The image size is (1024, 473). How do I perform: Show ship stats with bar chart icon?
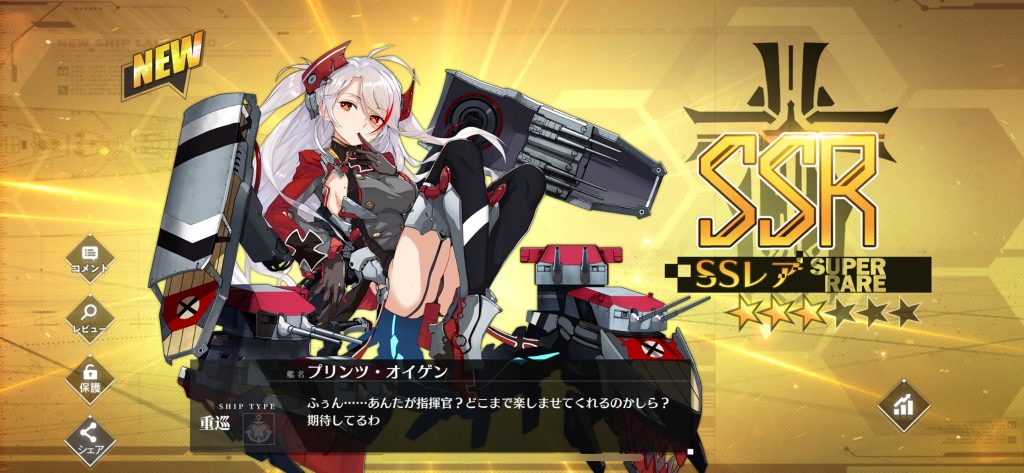pos(903,405)
